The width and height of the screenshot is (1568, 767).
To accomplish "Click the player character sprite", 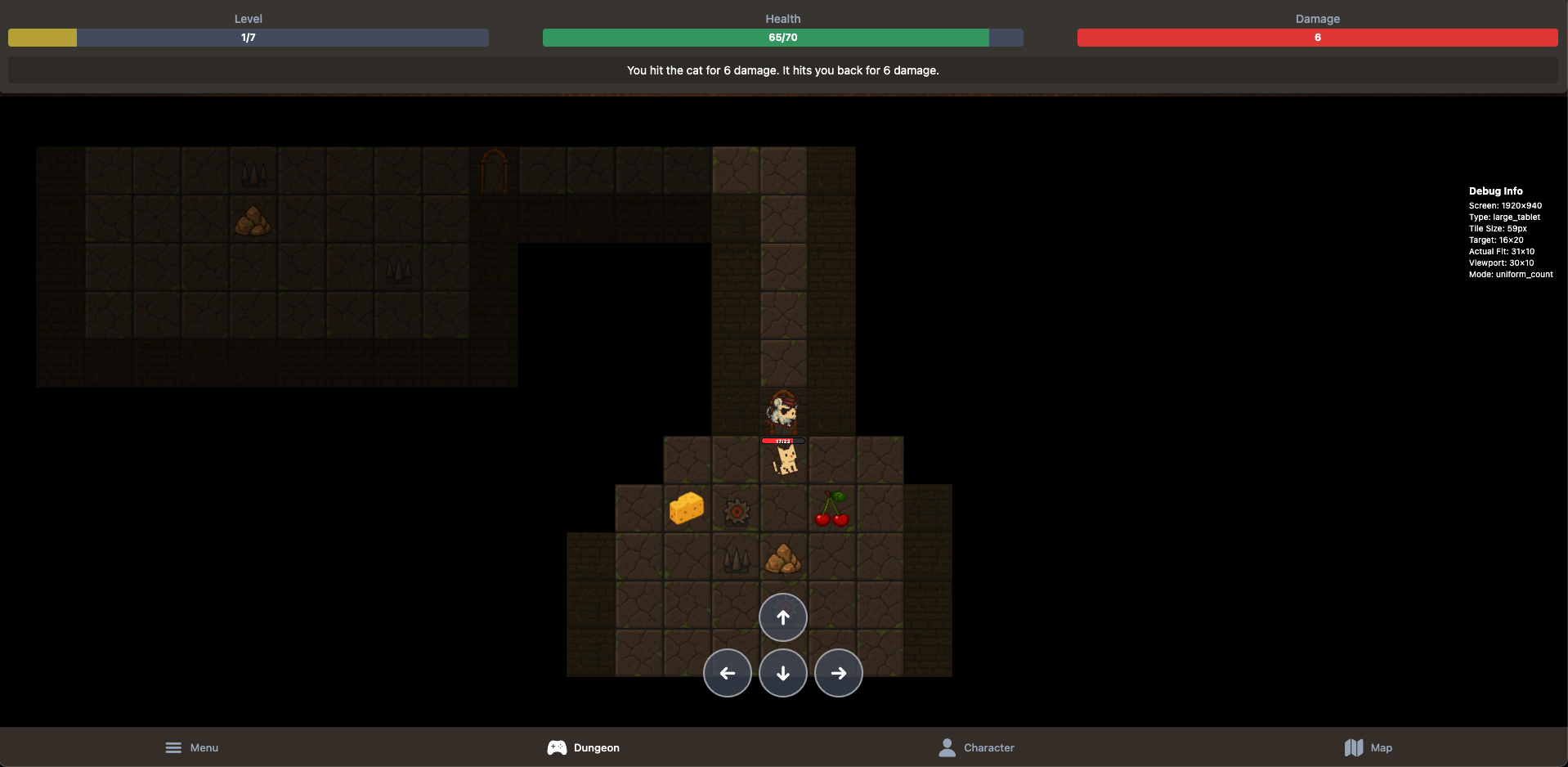I will (781, 411).
